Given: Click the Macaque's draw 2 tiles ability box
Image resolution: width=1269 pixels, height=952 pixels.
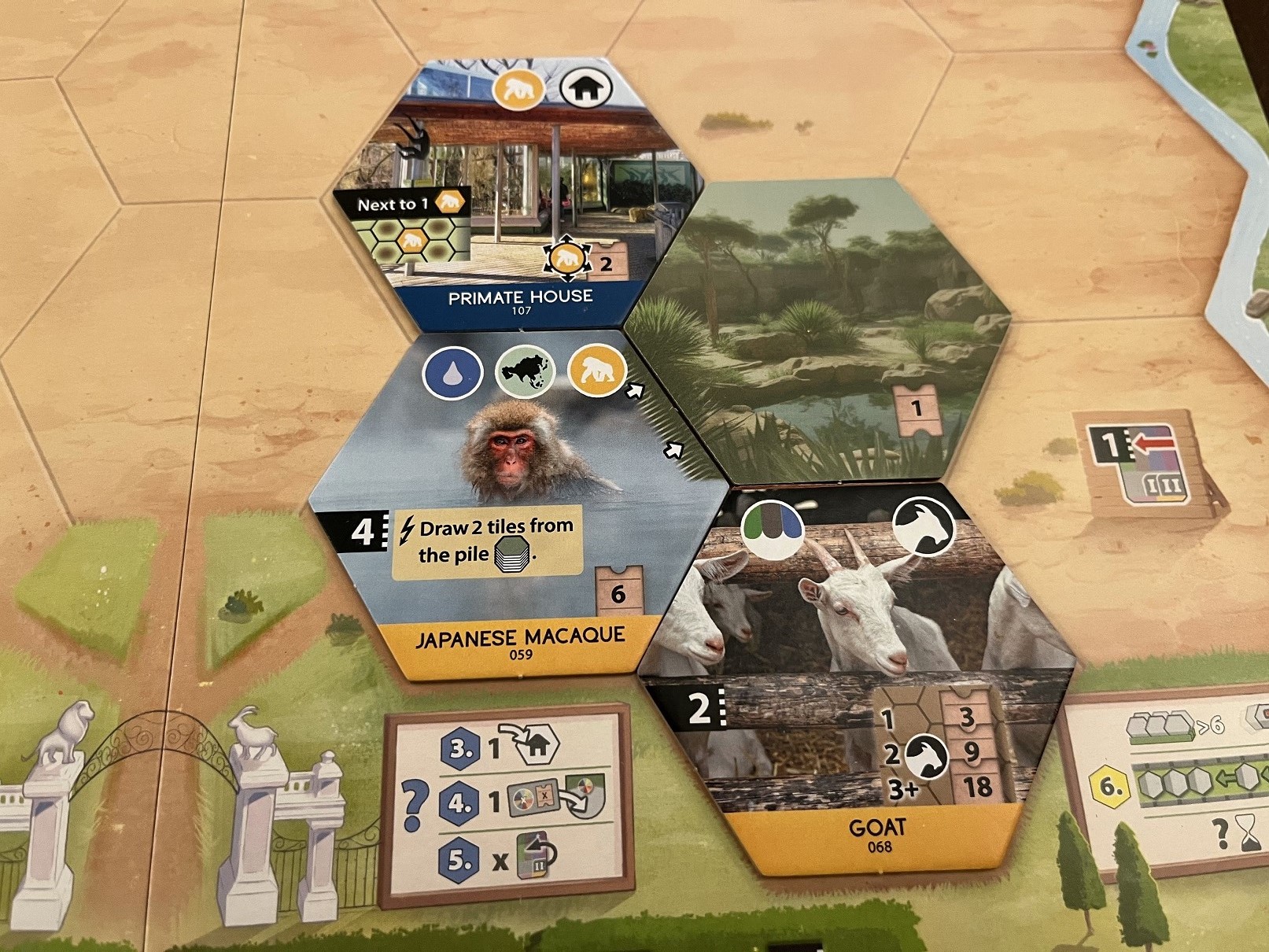Looking at the screenshot, I should pos(488,541).
